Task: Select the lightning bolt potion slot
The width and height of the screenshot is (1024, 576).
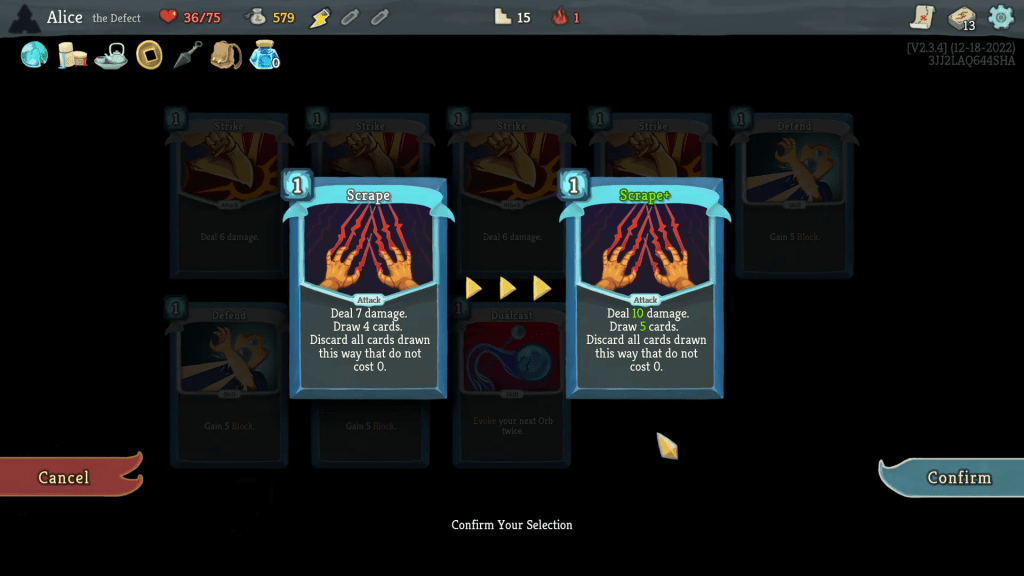Action: tap(320, 17)
